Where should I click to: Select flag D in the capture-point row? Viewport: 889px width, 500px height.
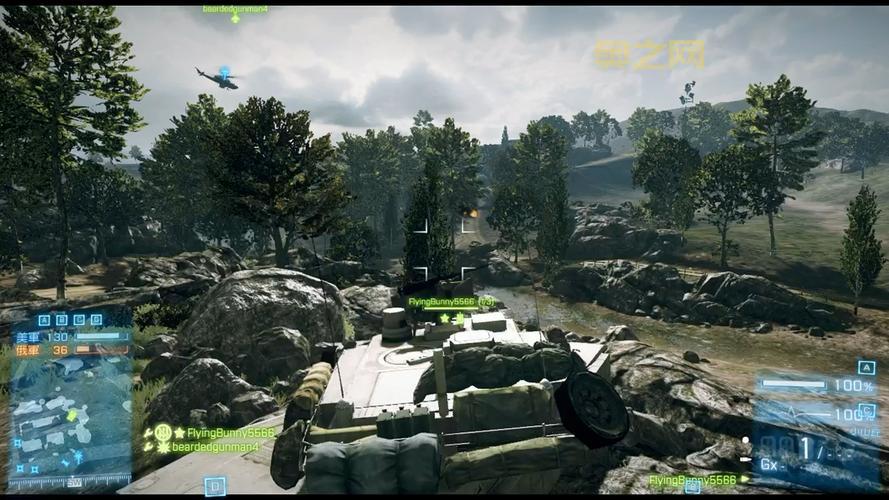[x=94, y=321]
